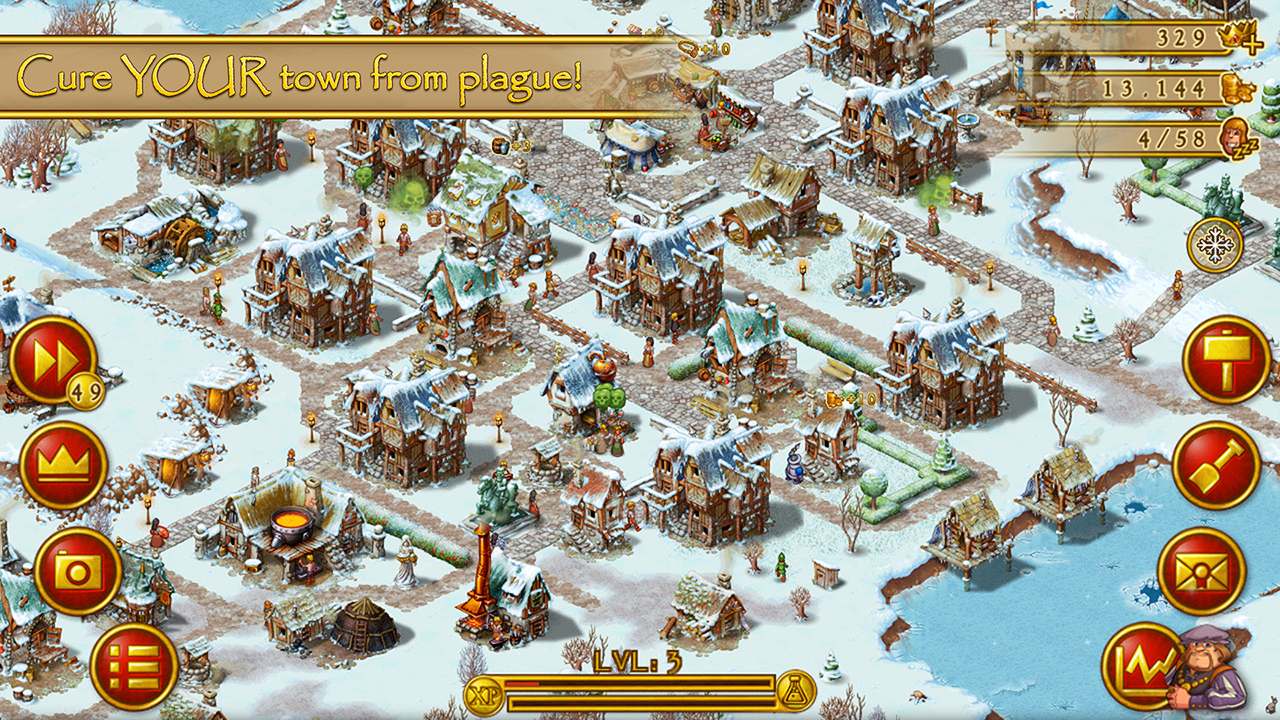Tap the camera screenshot button
1280x720 pixels.
click(77, 571)
